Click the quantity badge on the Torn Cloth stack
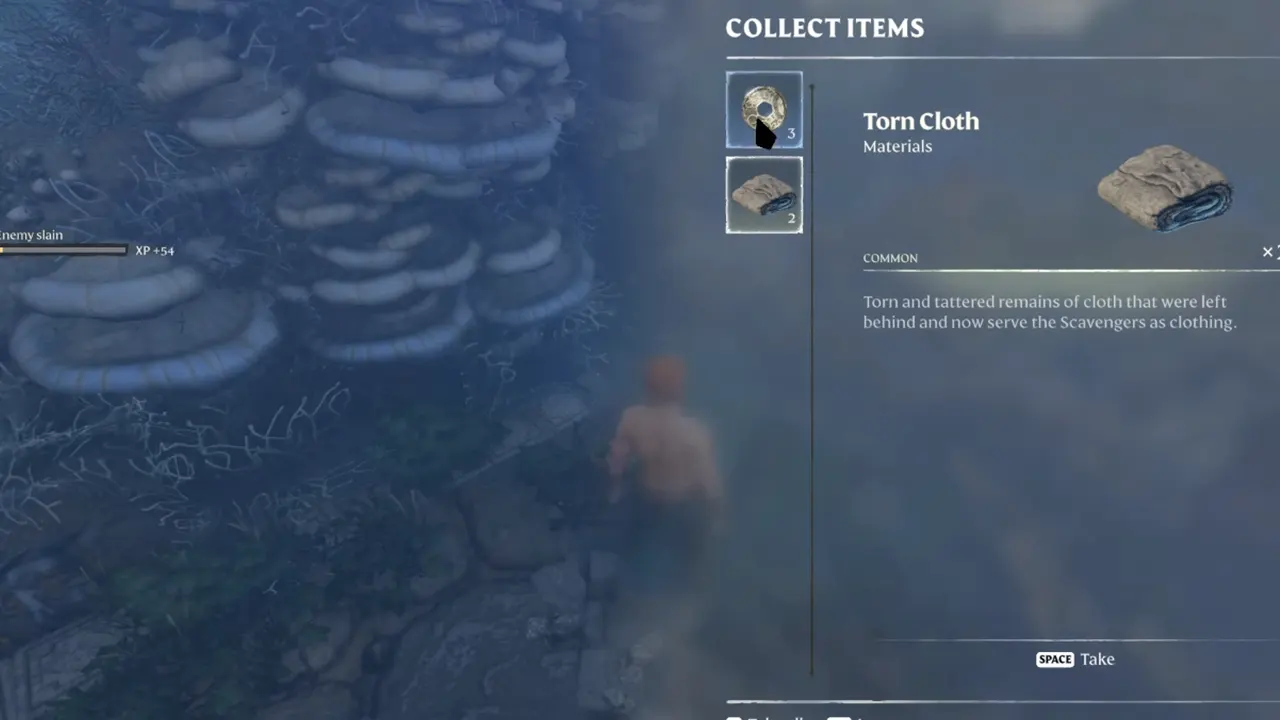This screenshot has height=720, width=1280. click(791, 218)
